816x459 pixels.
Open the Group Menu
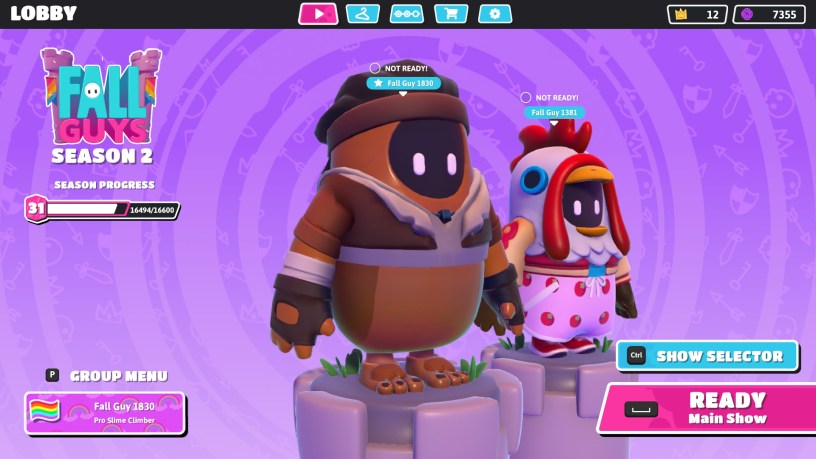point(108,376)
